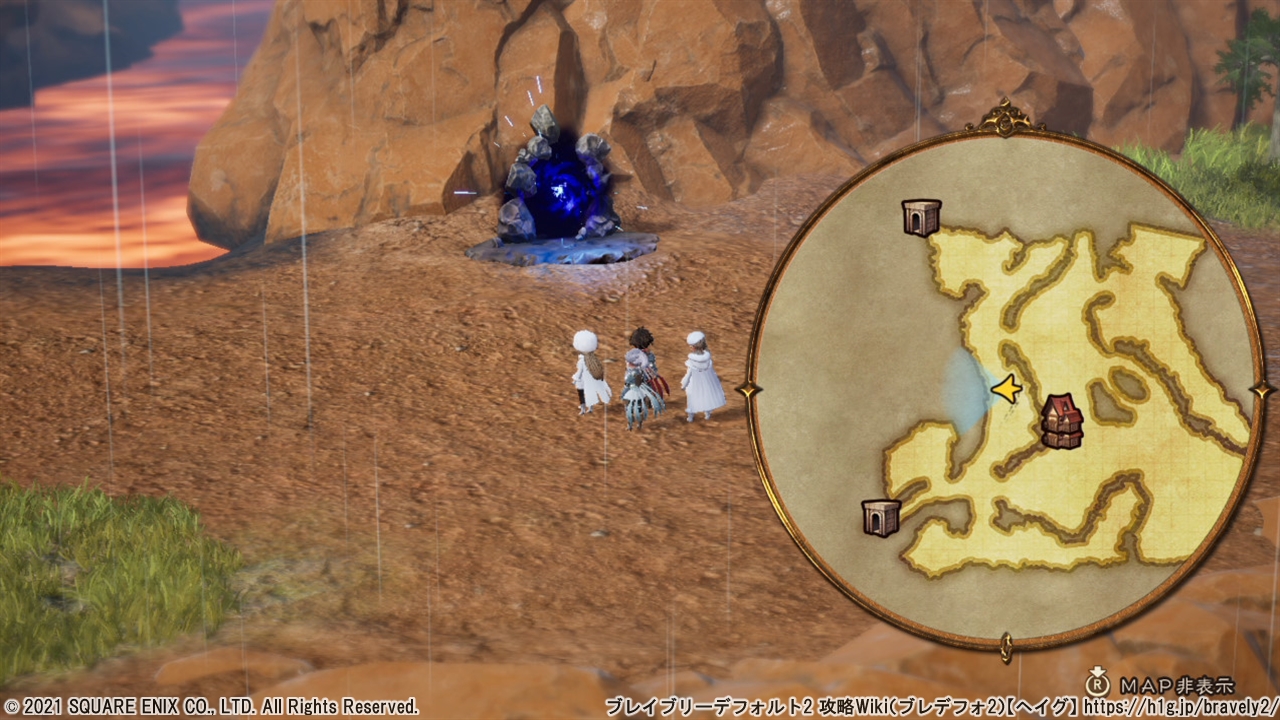Select the lower stone gate marker on the minimap
Screen dimensions: 1280x720
(881, 517)
